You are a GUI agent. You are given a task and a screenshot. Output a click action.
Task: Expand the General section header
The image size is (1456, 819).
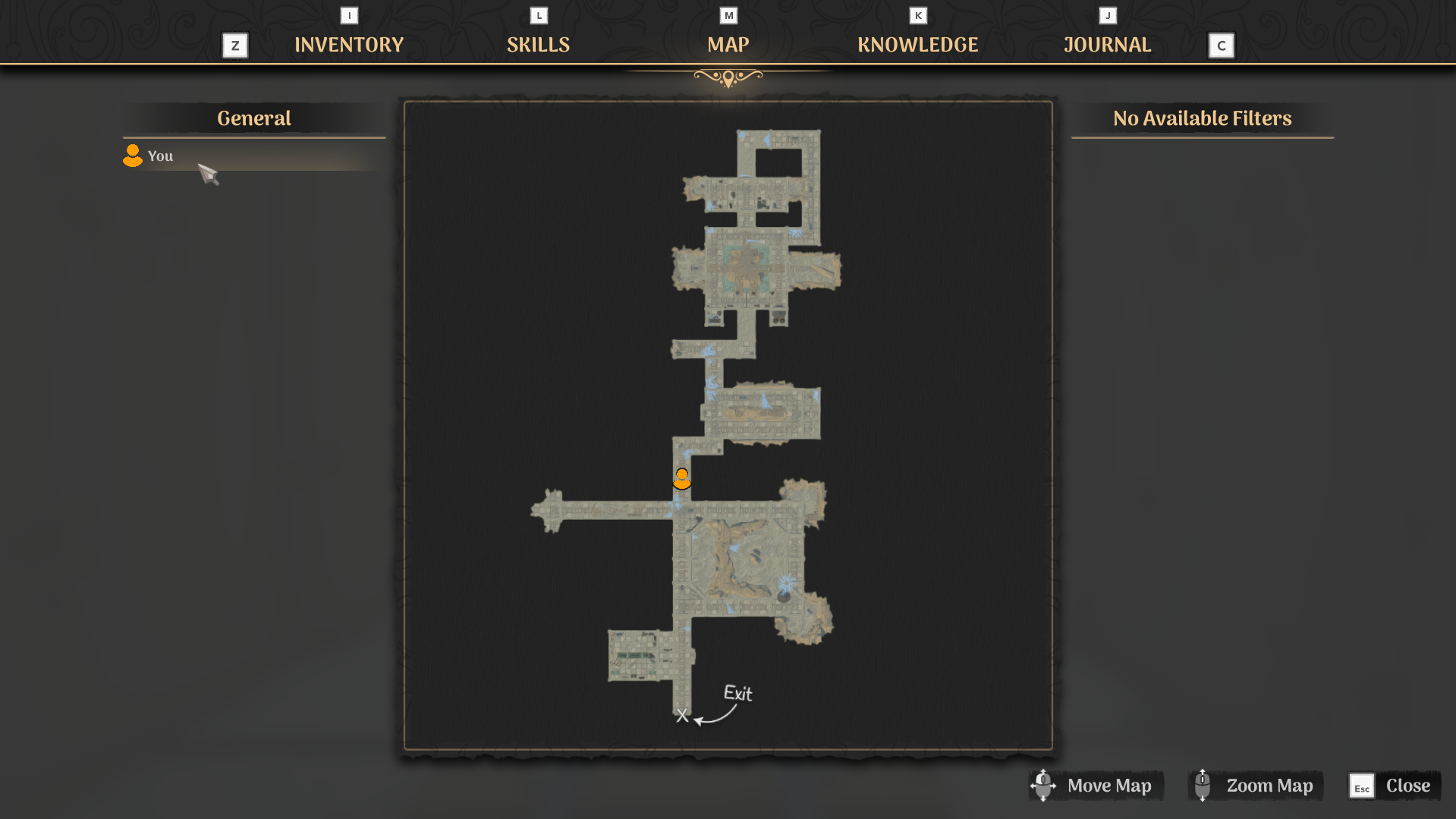[x=254, y=118]
